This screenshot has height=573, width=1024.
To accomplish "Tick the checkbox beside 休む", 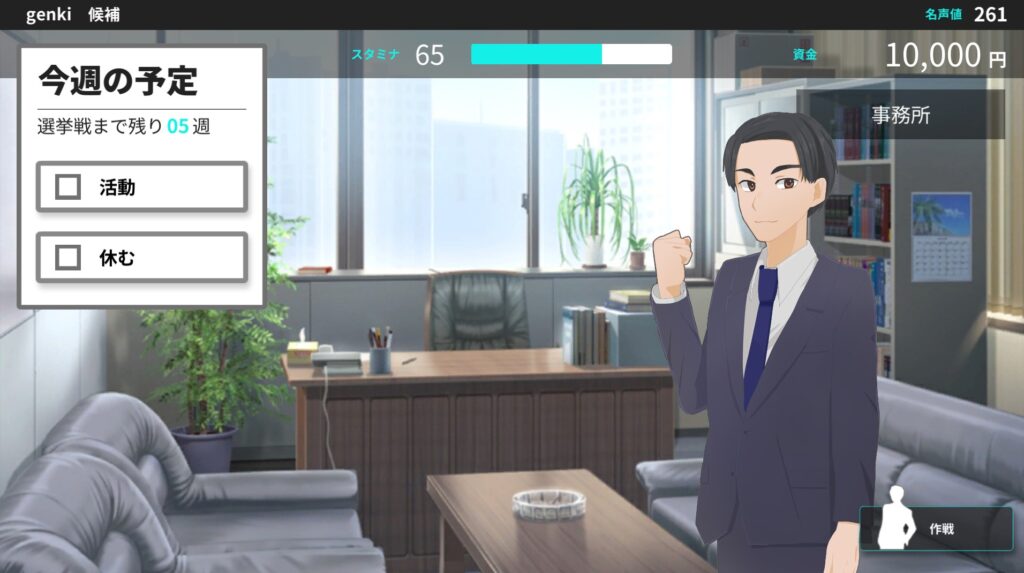I will click(68, 258).
